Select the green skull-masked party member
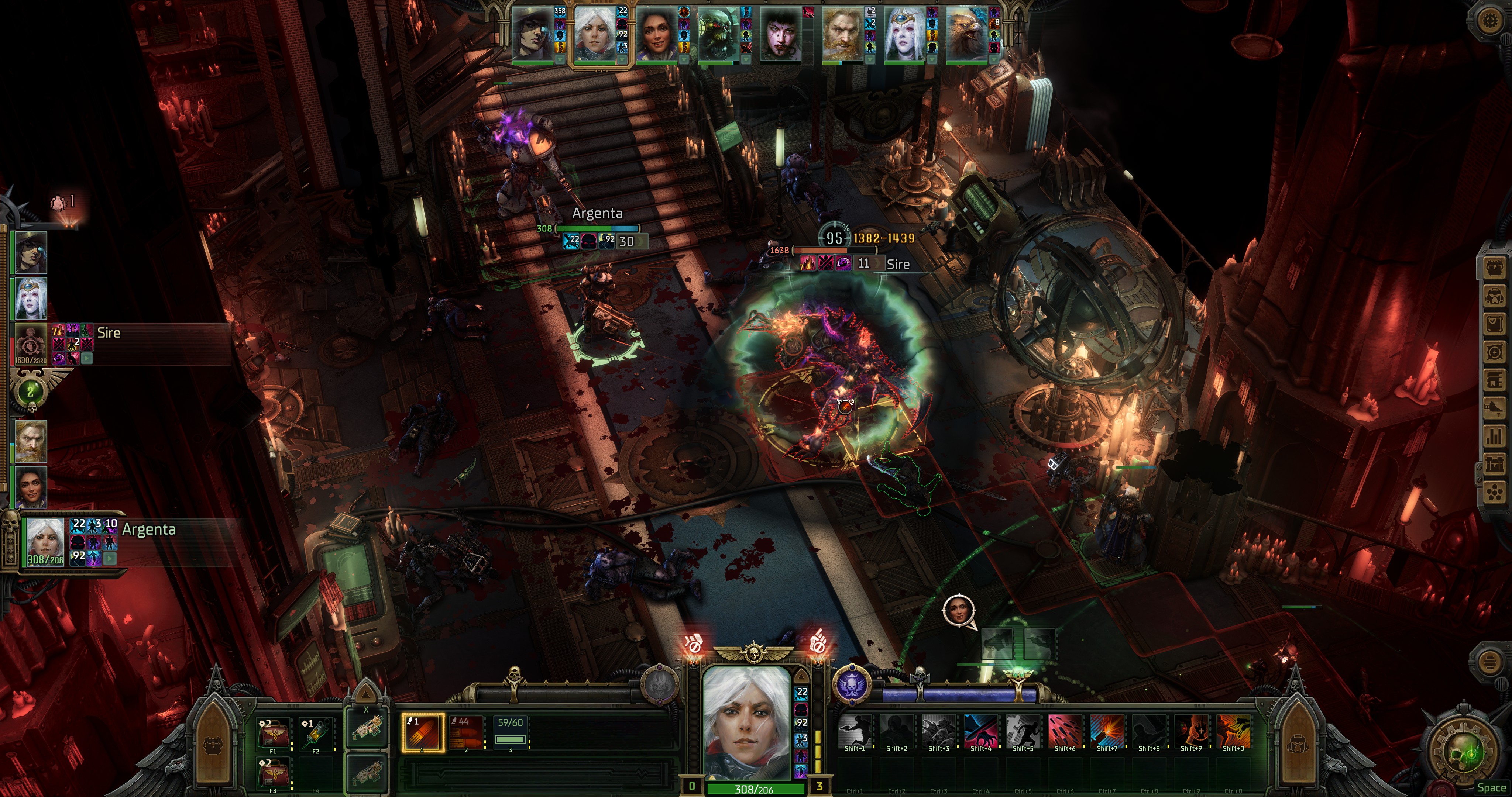This screenshot has height=797, width=1512. coord(718,34)
